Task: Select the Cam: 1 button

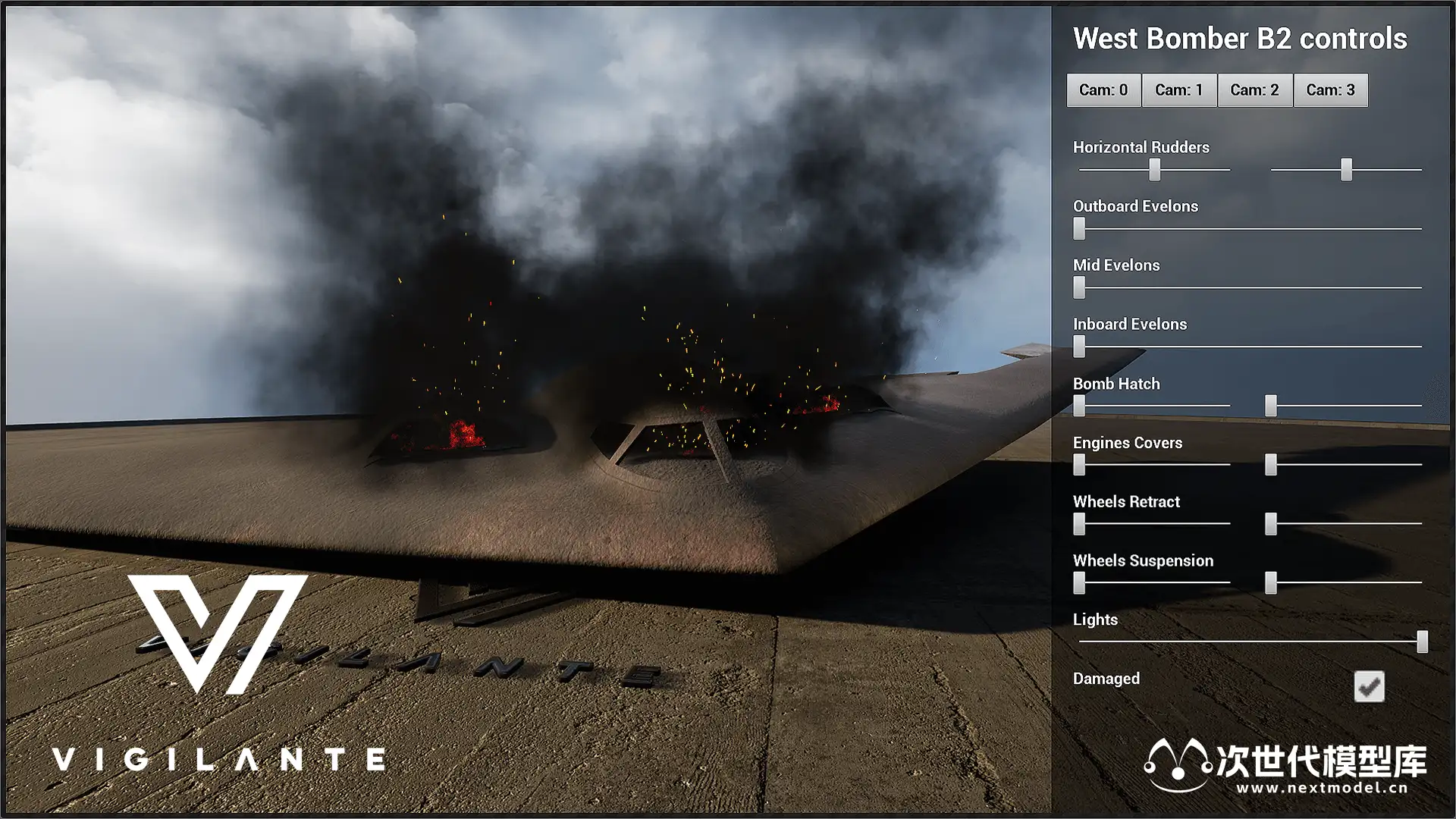Action: (x=1178, y=90)
